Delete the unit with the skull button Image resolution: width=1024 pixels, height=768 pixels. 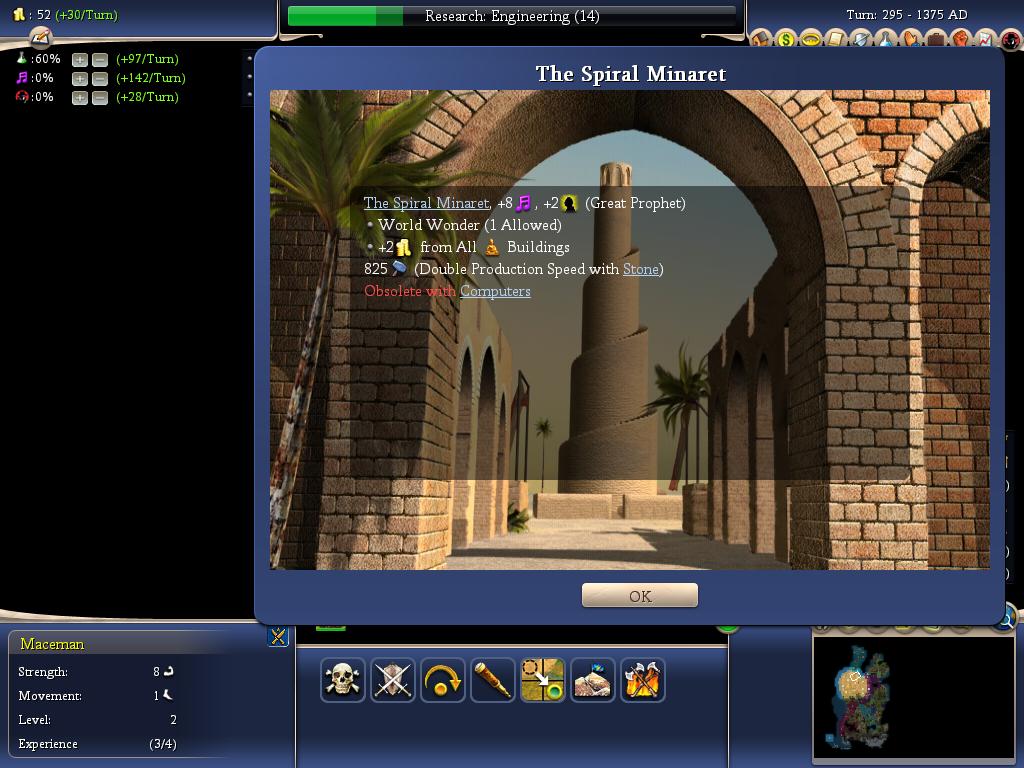(343, 680)
